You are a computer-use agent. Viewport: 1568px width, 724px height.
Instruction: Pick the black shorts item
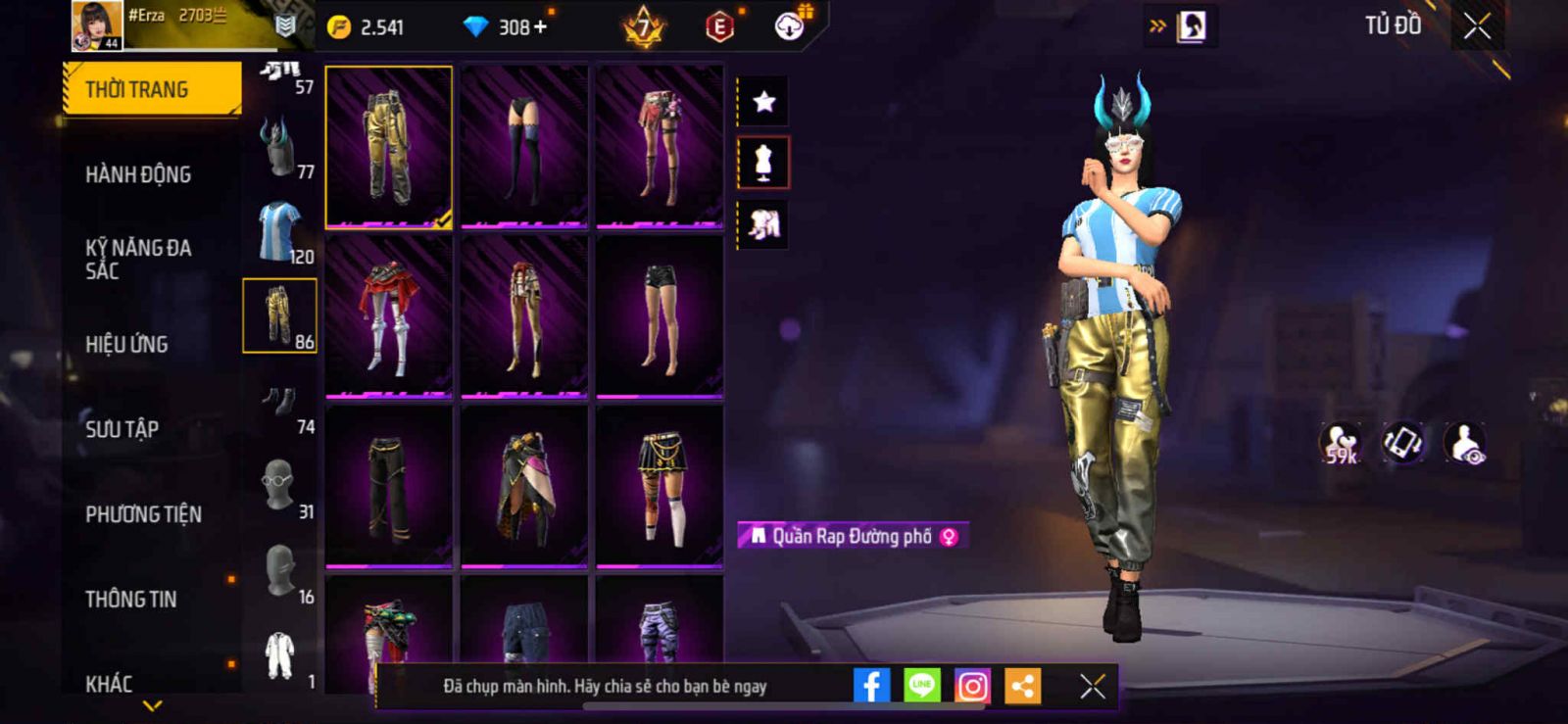pos(660,317)
